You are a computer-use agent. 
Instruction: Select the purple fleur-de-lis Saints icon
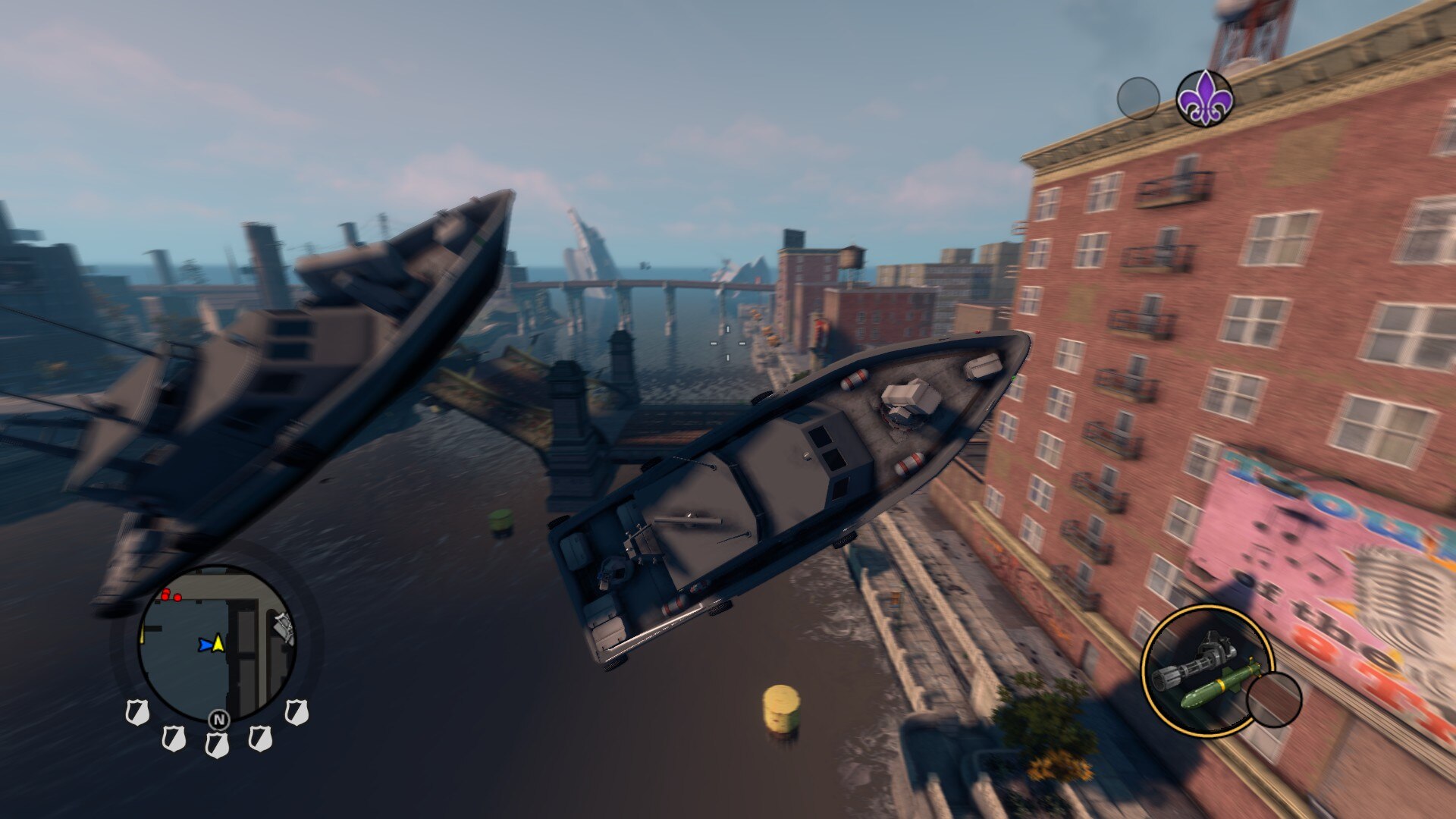1204,99
